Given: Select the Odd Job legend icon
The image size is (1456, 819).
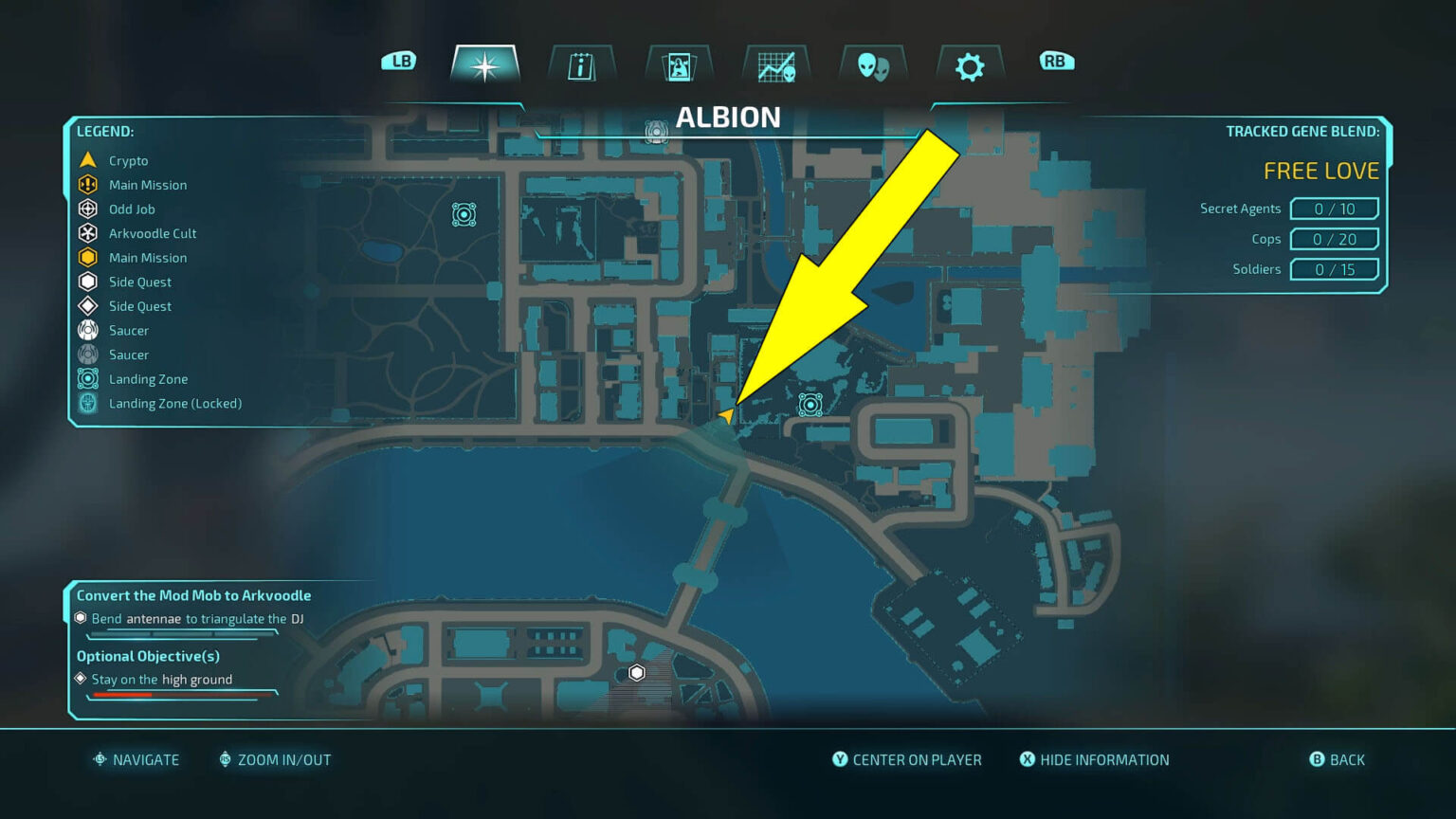Looking at the screenshot, I should tap(87, 209).
